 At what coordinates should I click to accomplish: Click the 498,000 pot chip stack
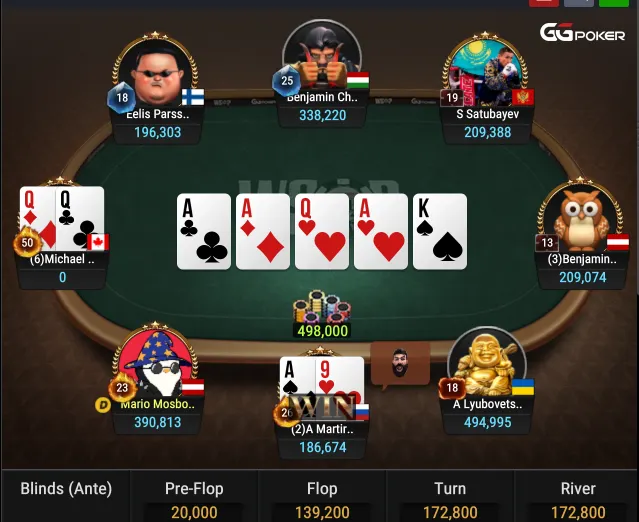point(321,310)
